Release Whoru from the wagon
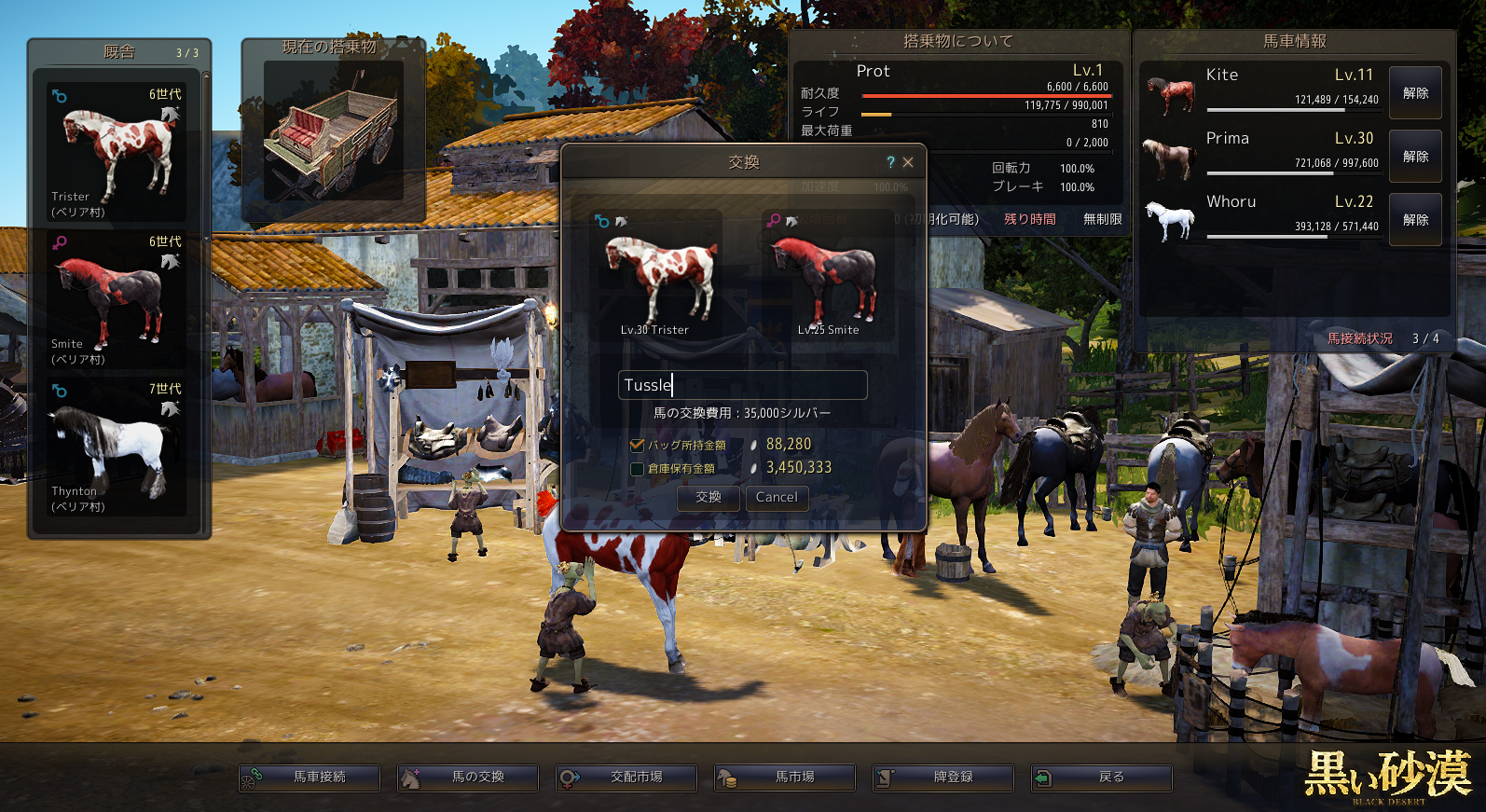1486x812 pixels. (1415, 220)
